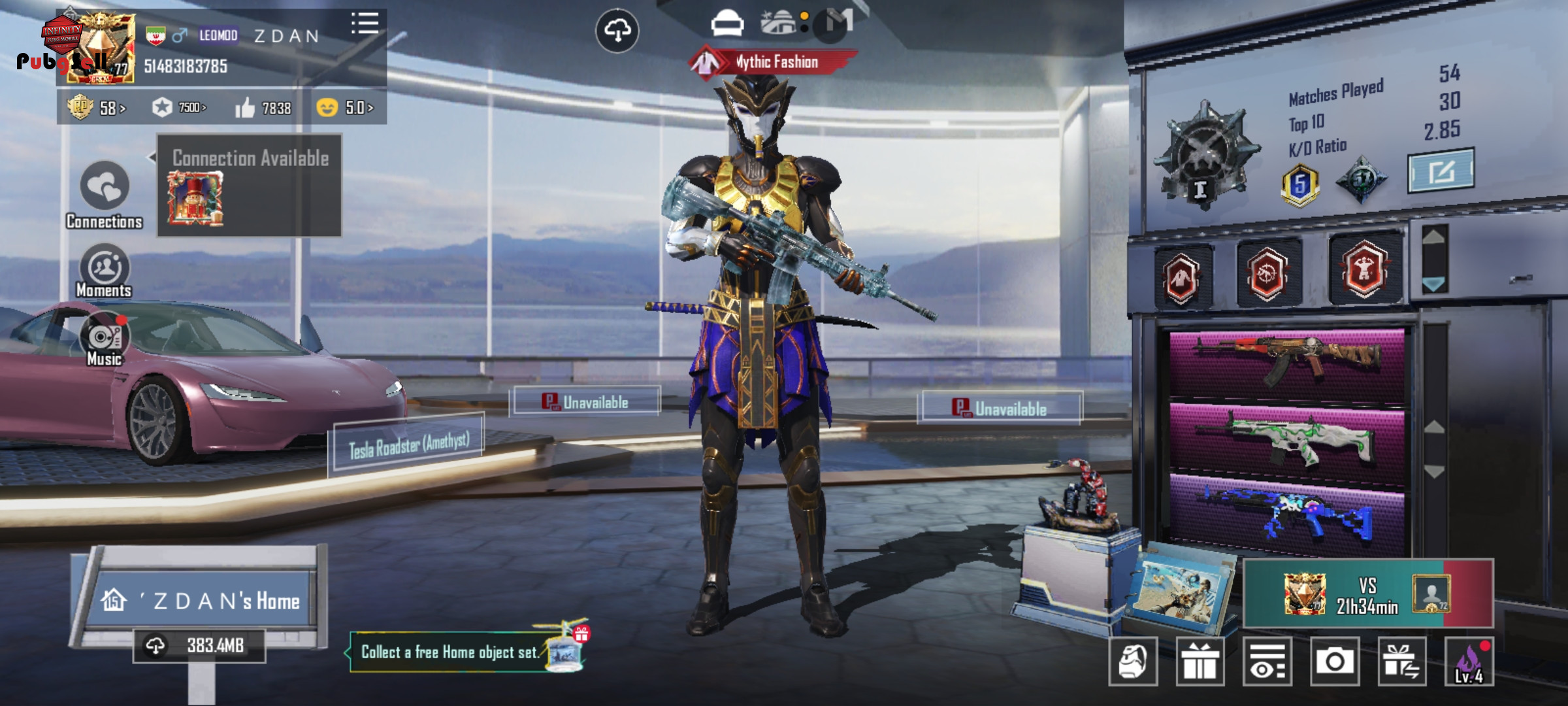1568x706 pixels.
Task: Open the gift box icon
Action: tap(1200, 662)
